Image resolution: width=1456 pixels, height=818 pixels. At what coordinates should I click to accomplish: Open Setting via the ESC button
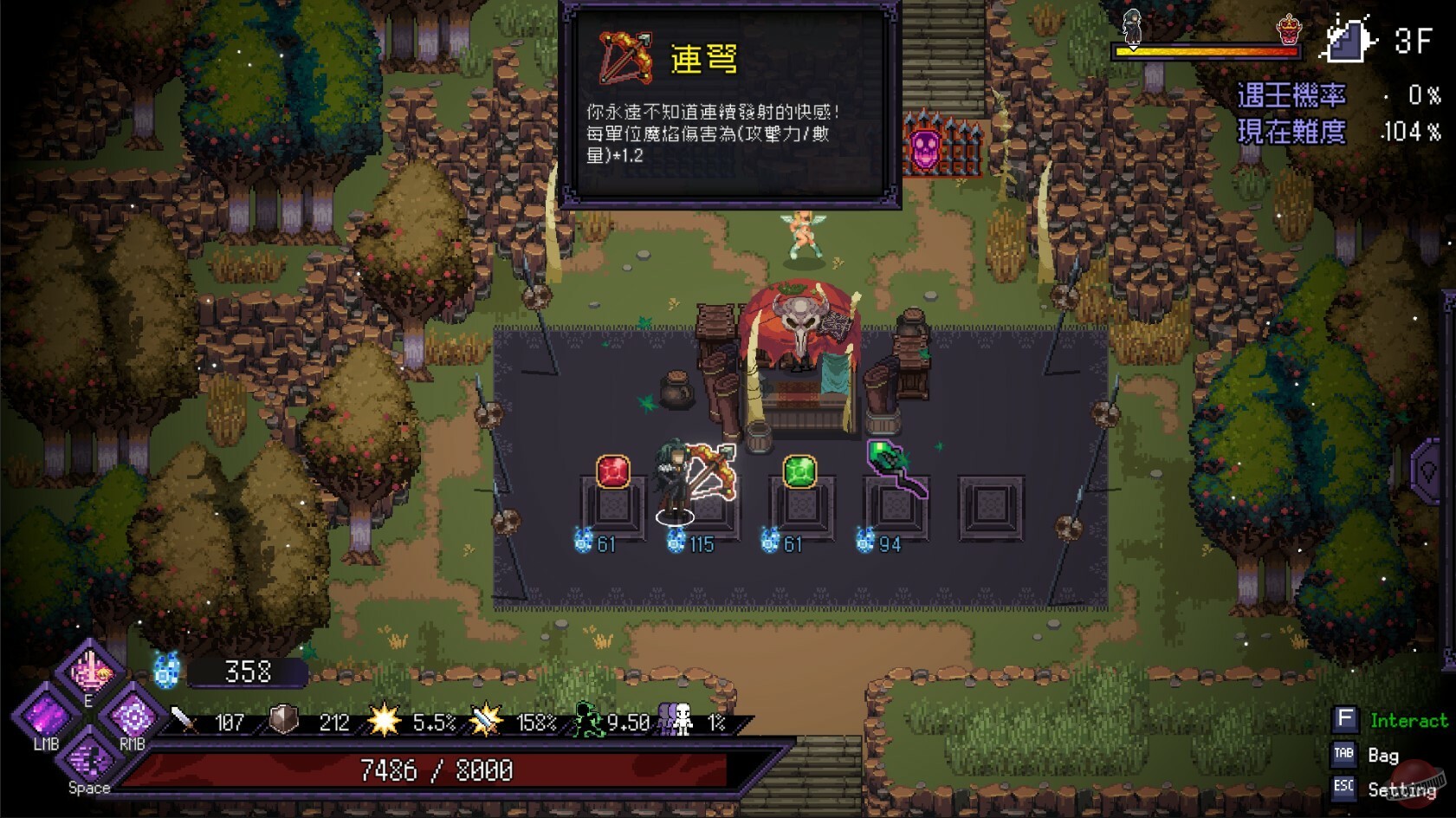1345,789
